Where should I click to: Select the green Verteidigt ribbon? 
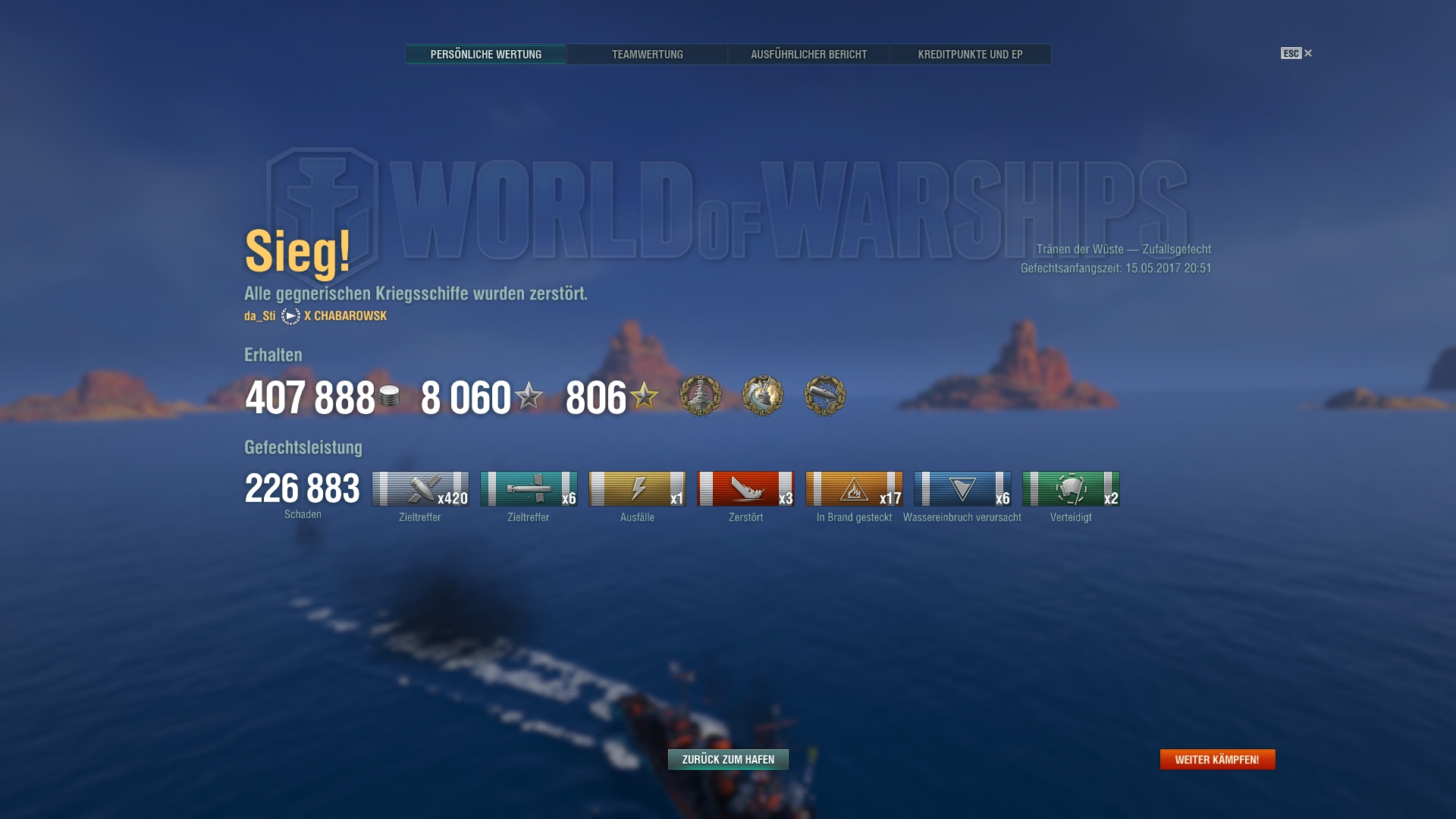[1071, 489]
